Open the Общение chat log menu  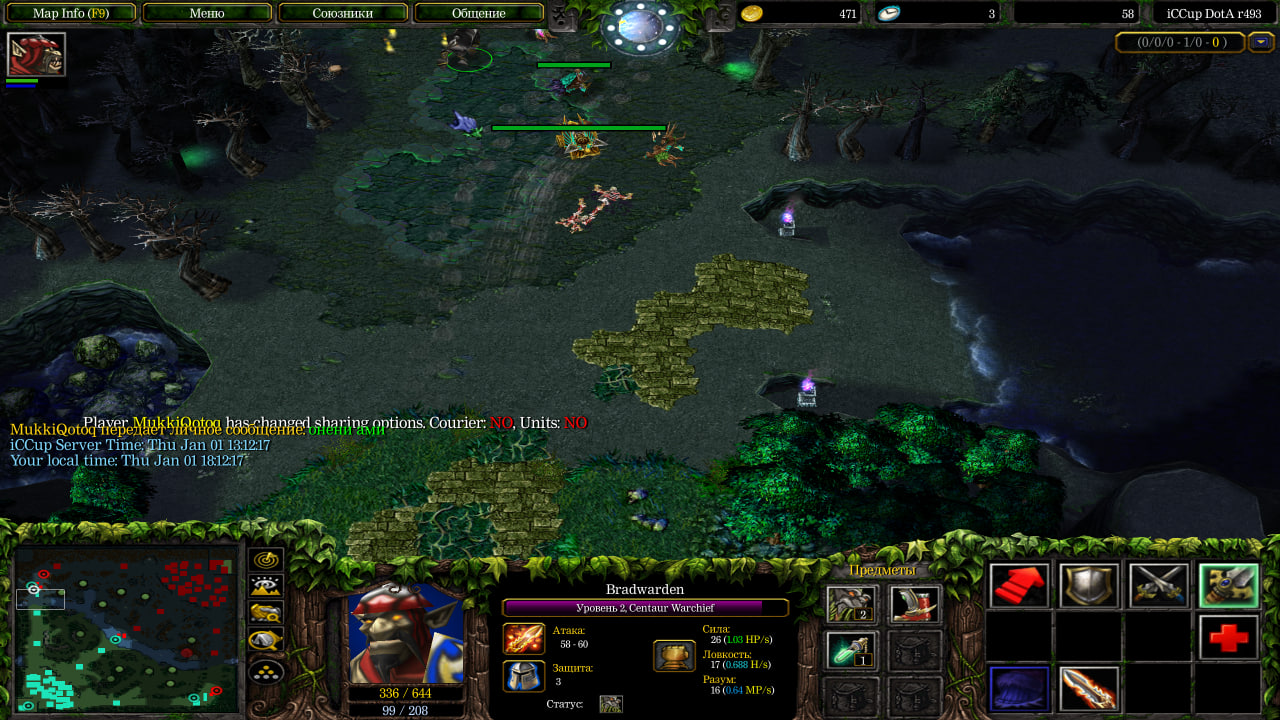[478, 13]
